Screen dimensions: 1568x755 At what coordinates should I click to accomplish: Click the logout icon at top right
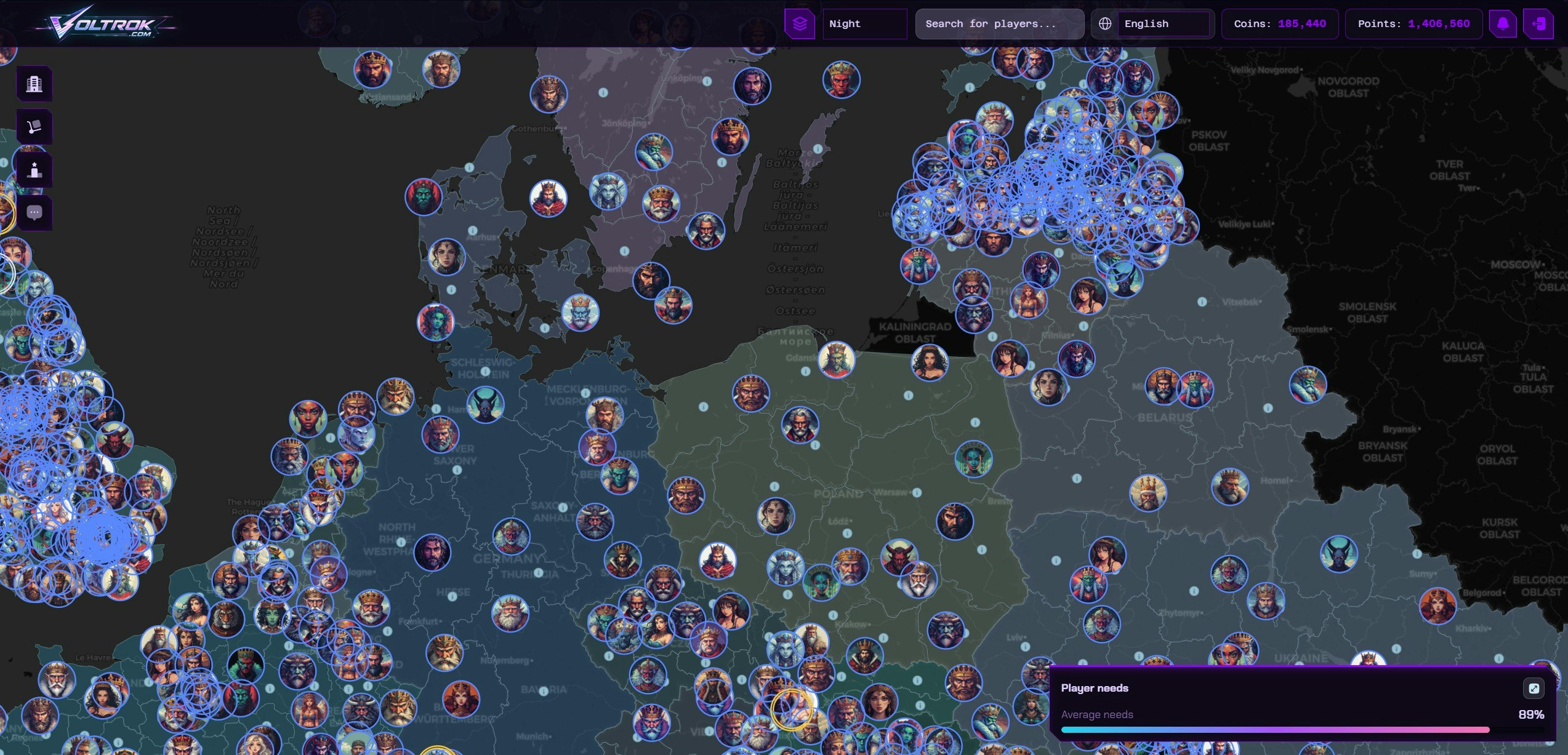pyautogui.click(x=1540, y=23)
